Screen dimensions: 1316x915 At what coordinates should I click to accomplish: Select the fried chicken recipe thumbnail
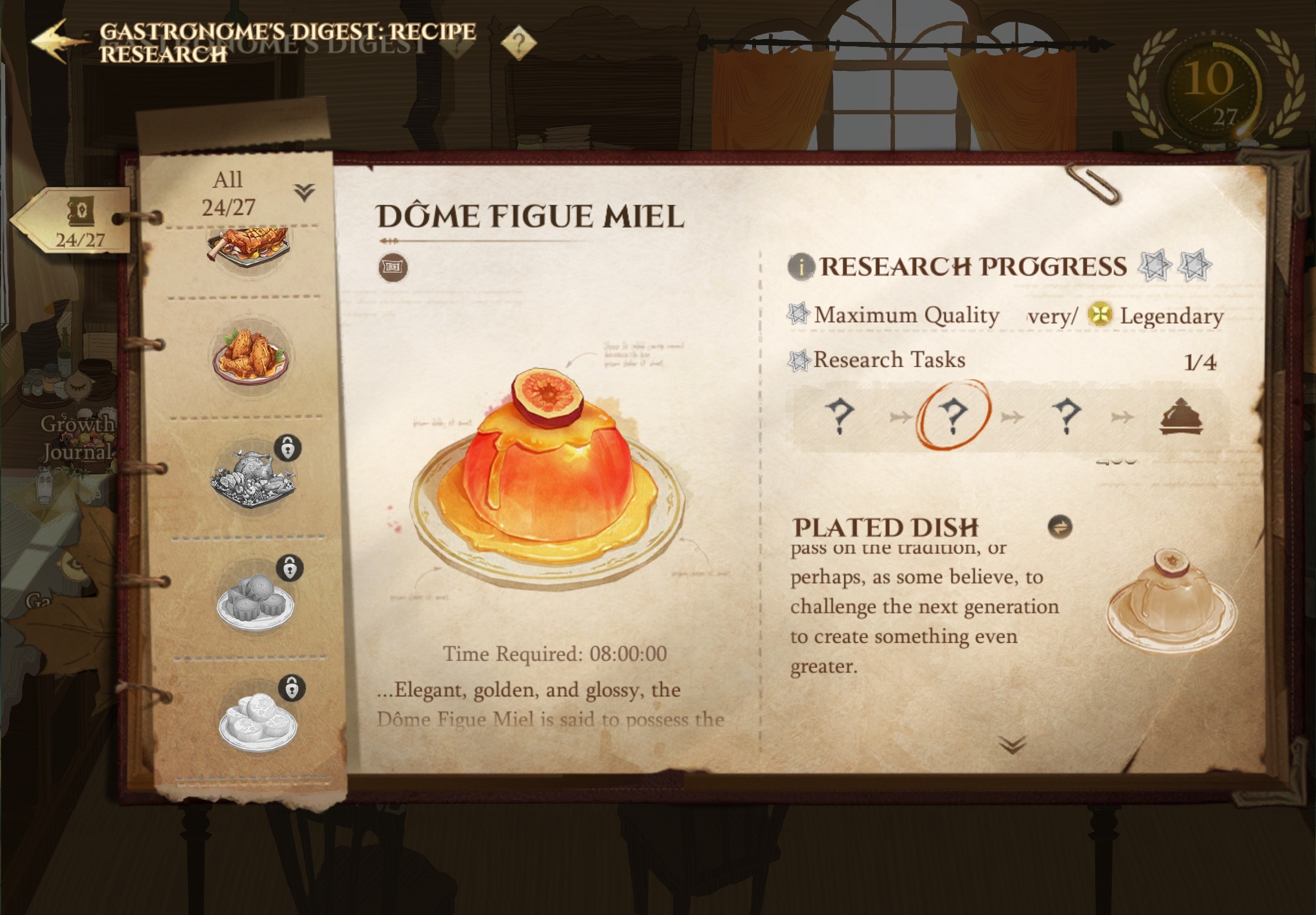(250, 355)
